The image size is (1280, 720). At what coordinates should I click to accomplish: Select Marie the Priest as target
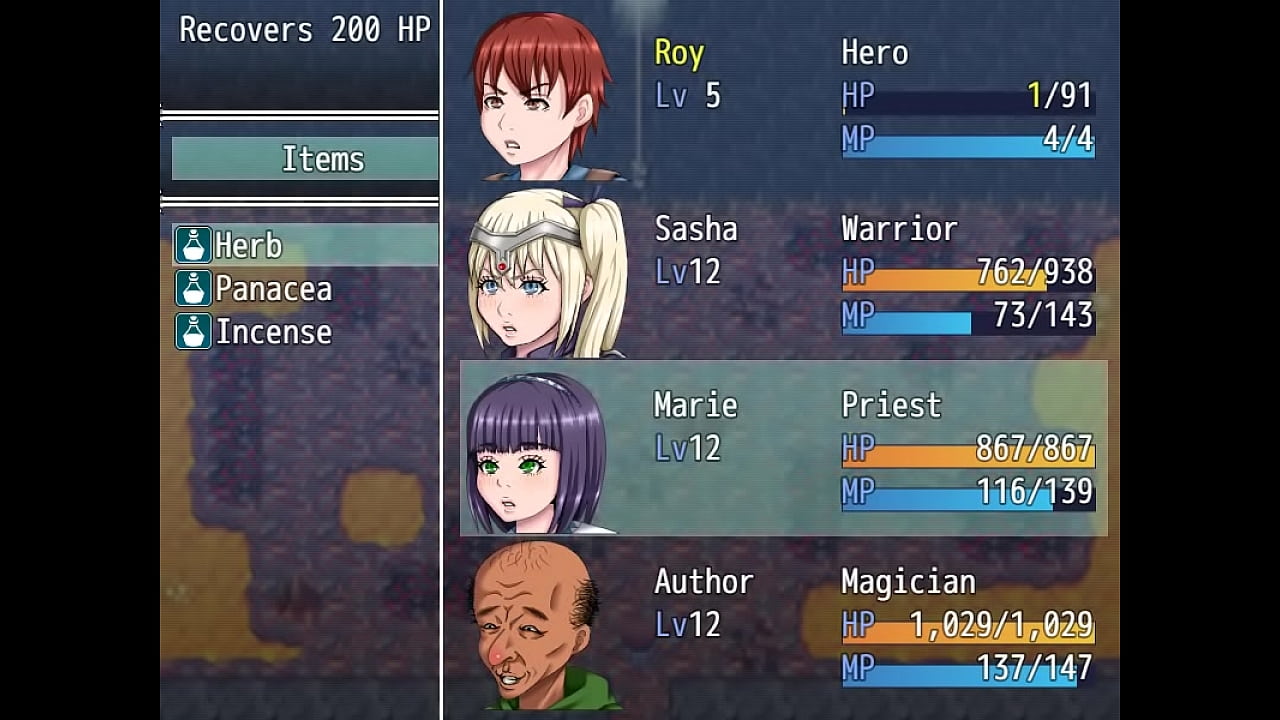(x=782, y=448)
